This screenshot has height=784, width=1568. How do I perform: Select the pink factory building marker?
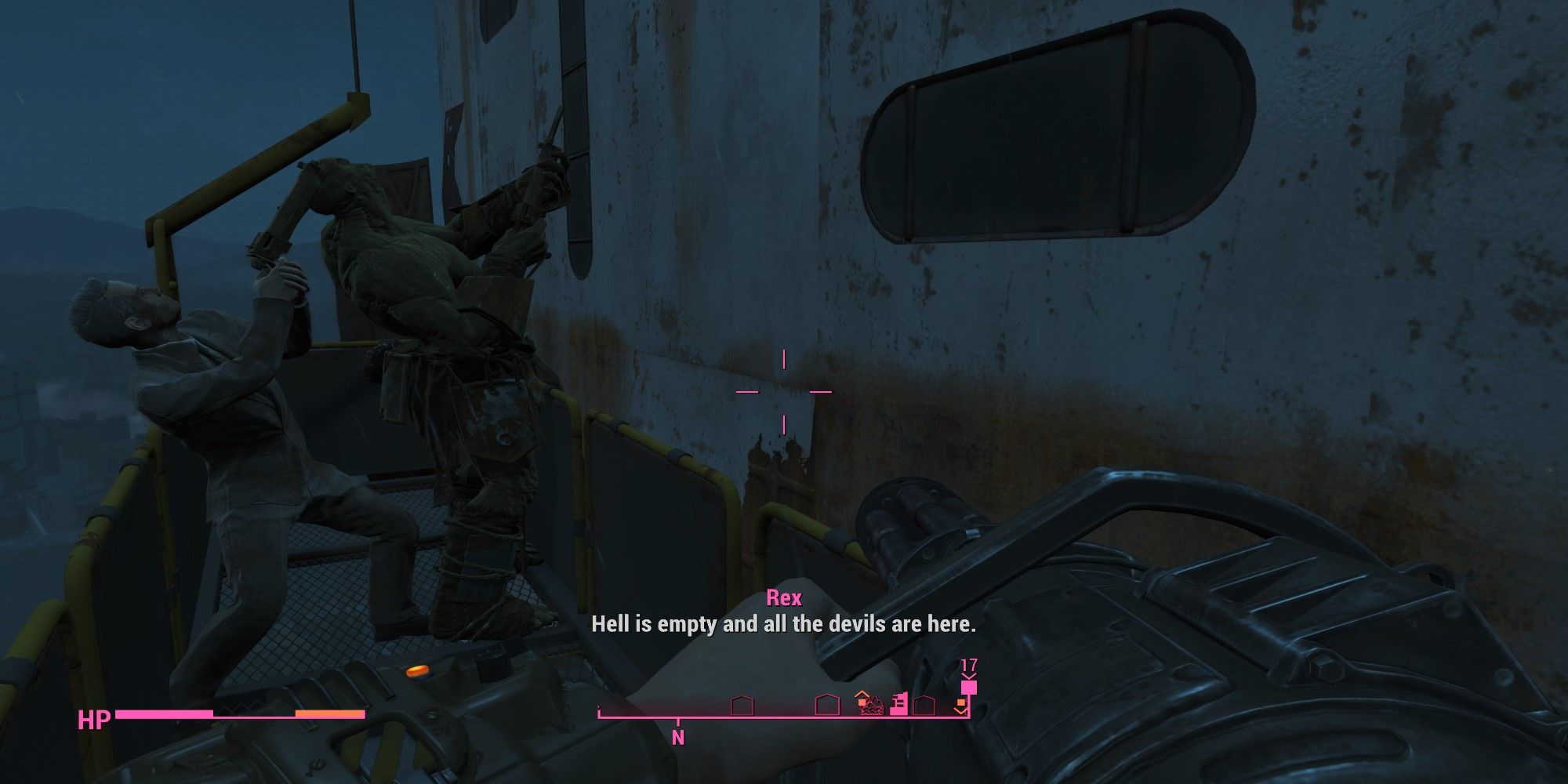[899, 704]
